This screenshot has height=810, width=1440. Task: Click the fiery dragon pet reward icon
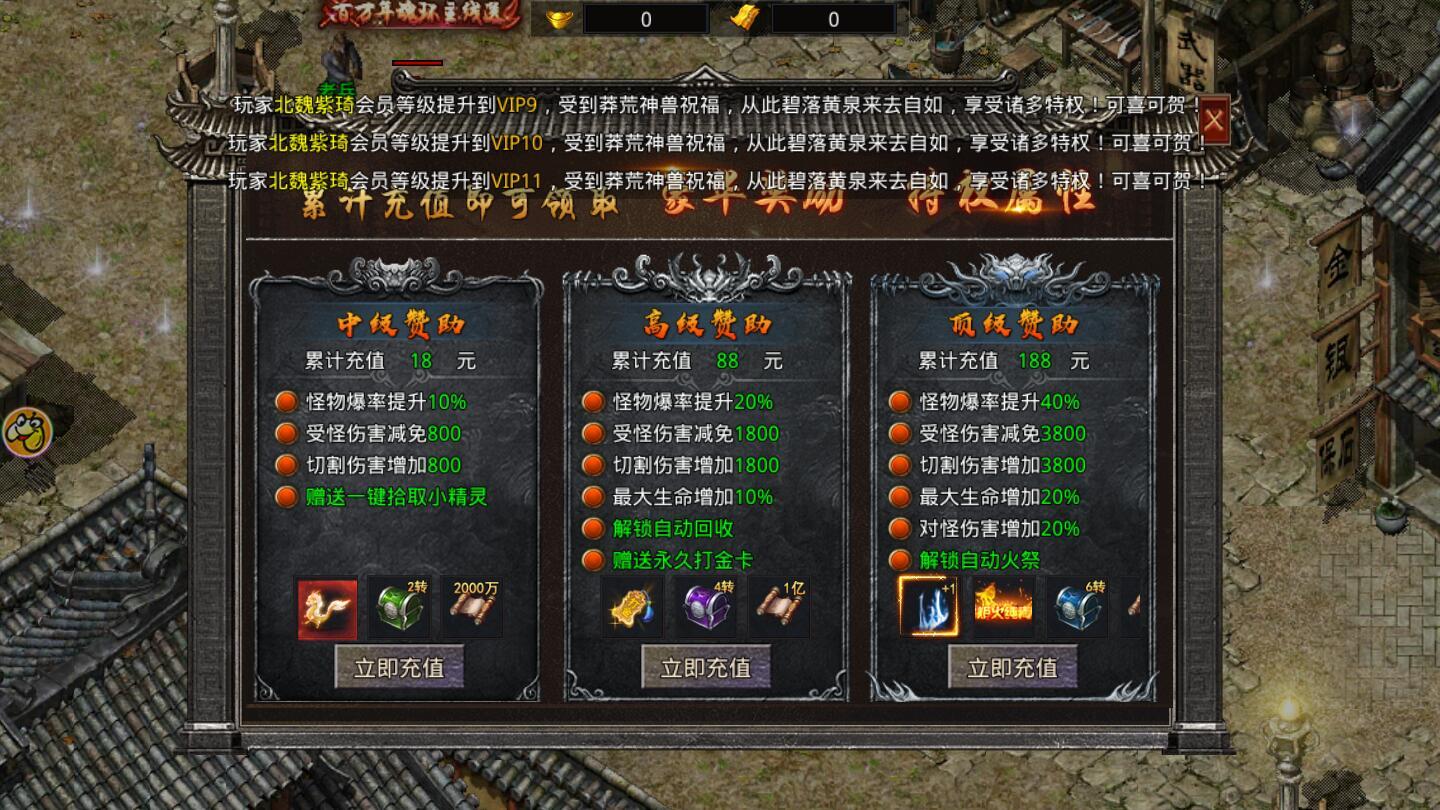[326, 606]
